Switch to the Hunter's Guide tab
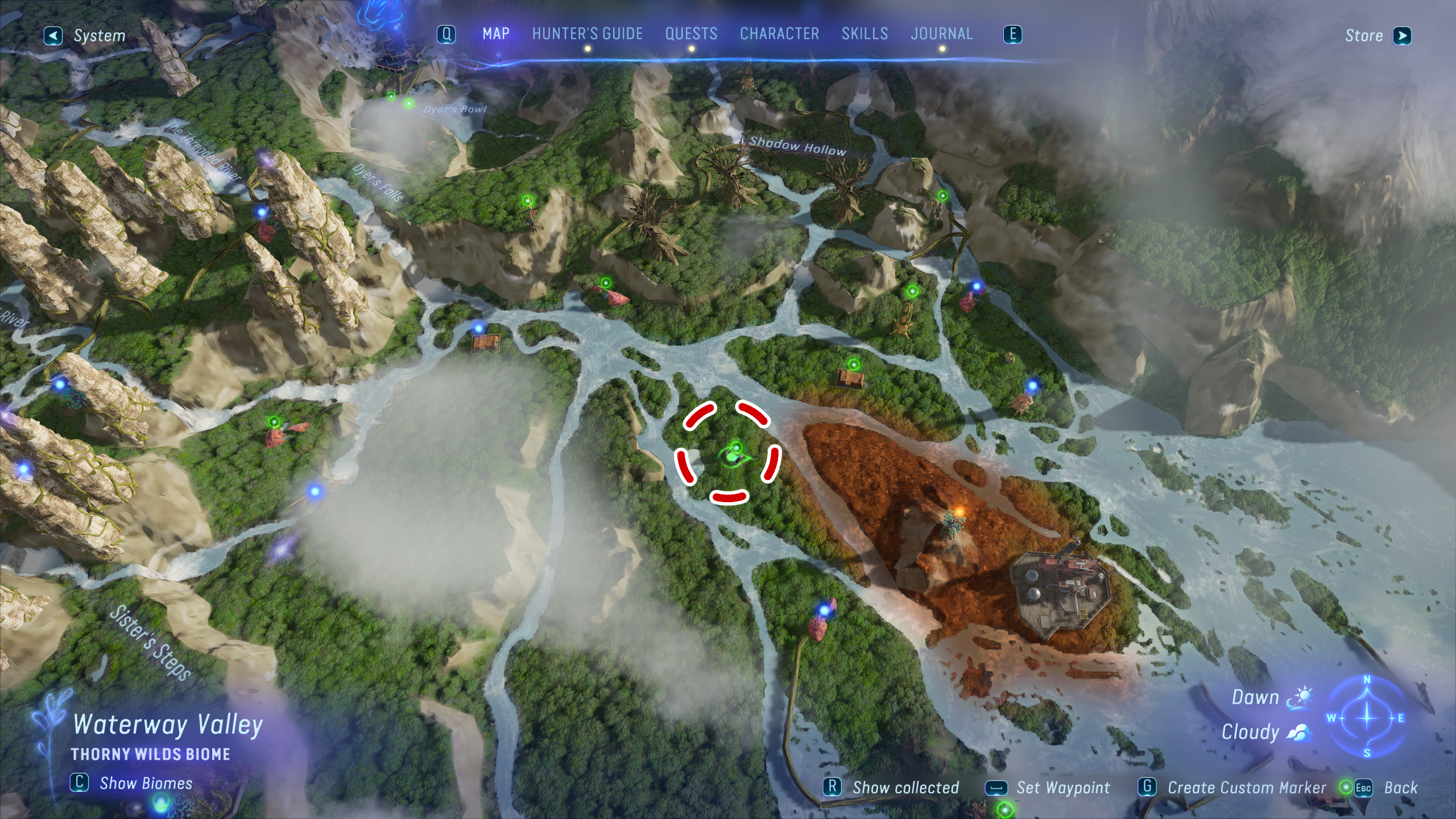 [x=587, y=34]
